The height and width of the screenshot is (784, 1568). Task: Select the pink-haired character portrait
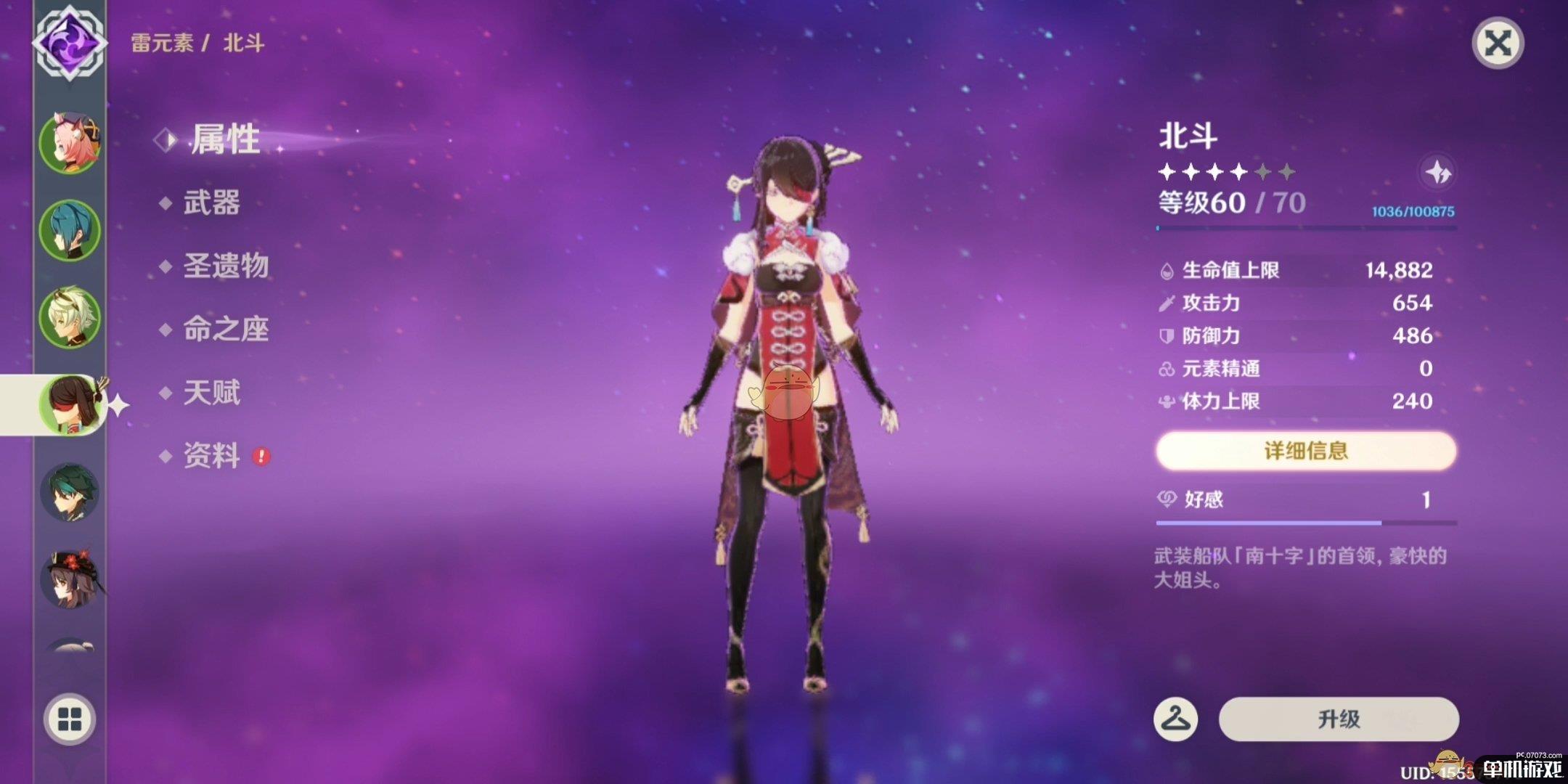coord(70,143)
